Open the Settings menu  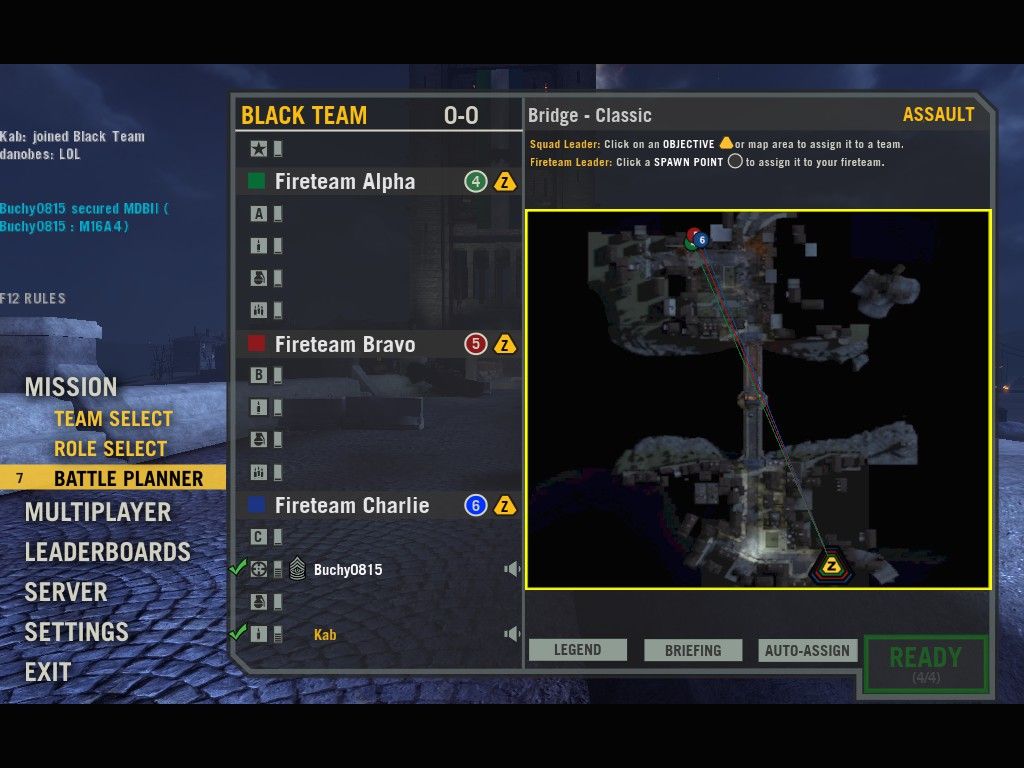pos(77,632)
